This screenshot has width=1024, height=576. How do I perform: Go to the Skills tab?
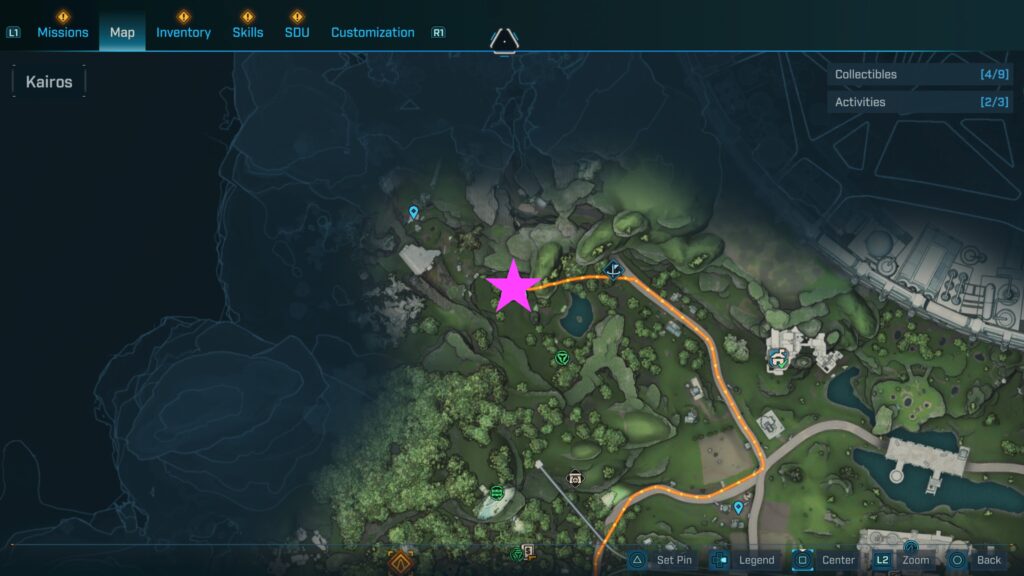click(248, 32)
